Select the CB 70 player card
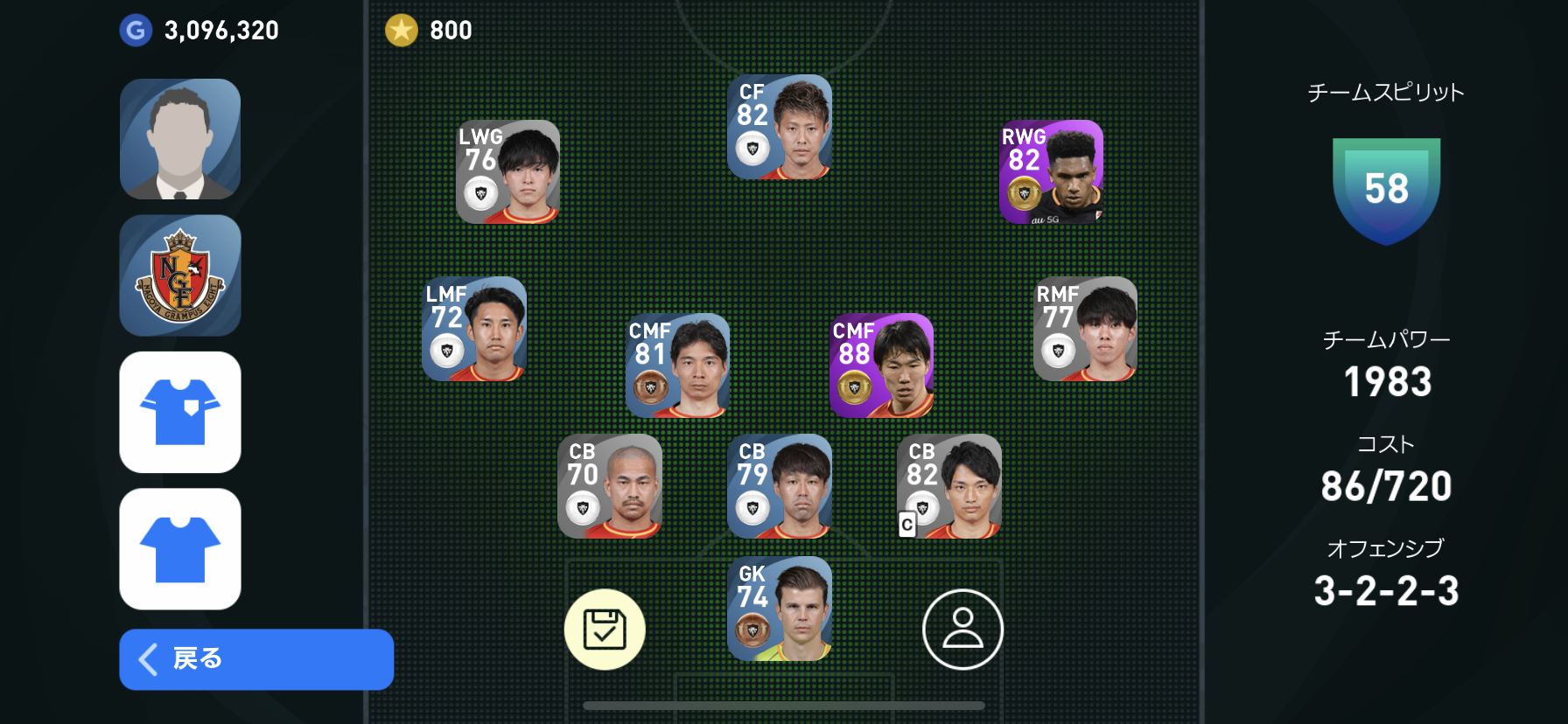The image size is (1568, 724). [610, 486]
